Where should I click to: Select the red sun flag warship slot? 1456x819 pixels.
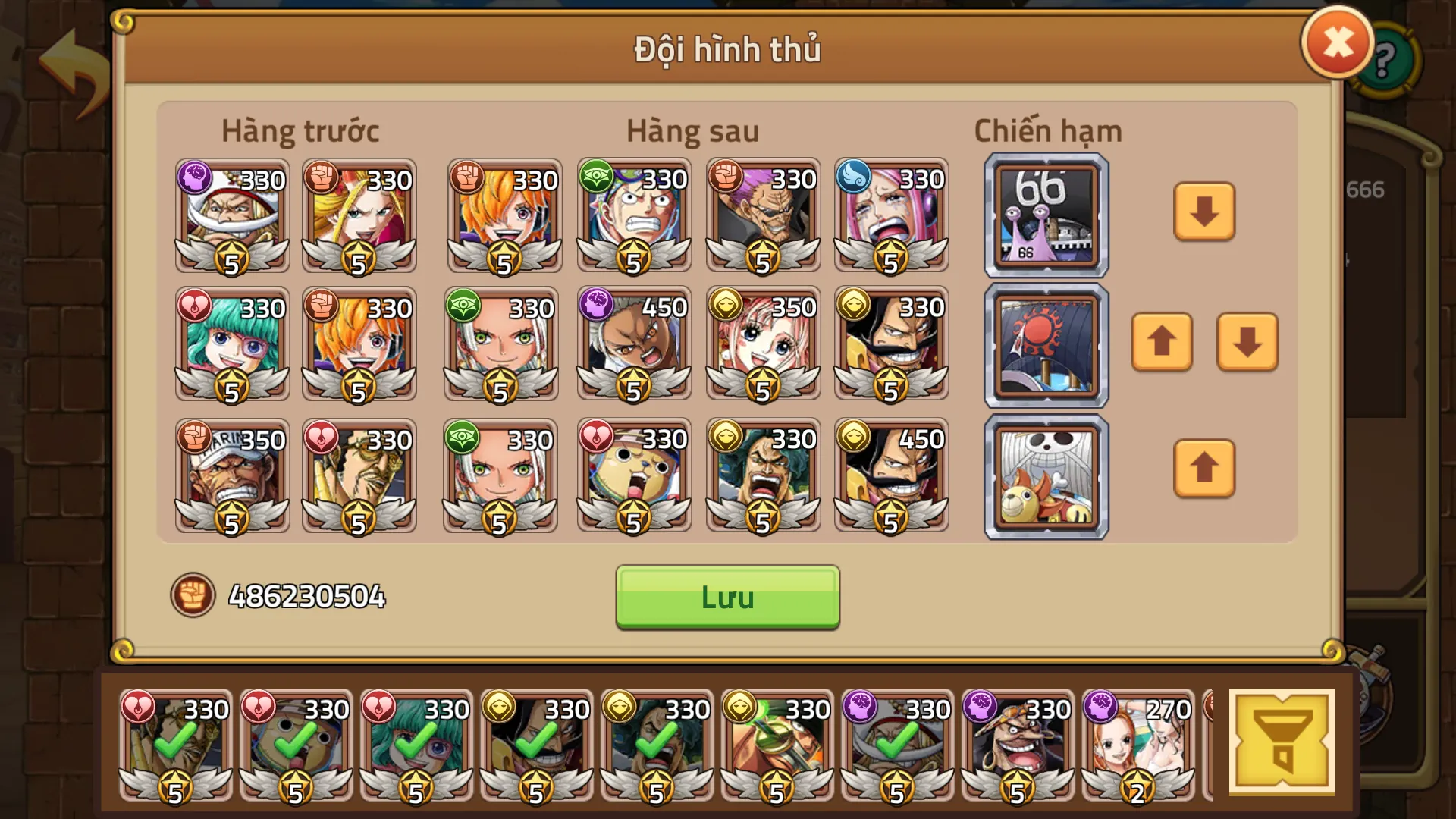(1045, 345)
